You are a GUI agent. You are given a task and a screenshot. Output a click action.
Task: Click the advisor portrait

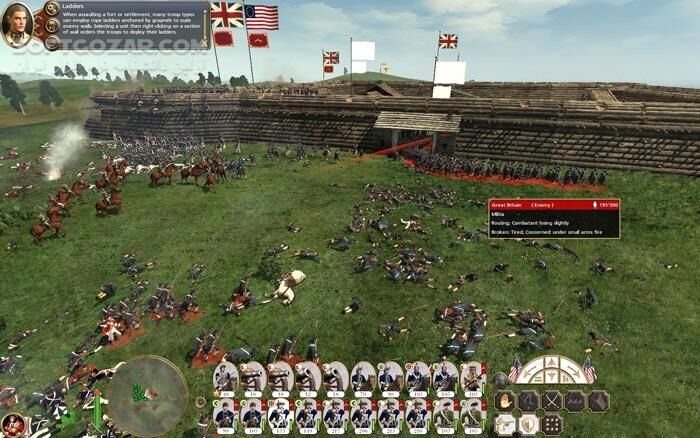coord(17,23)
